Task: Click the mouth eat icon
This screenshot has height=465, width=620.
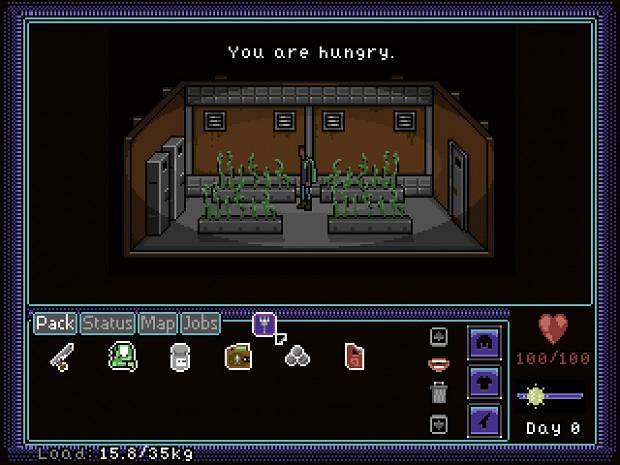Action: point(437,365)
